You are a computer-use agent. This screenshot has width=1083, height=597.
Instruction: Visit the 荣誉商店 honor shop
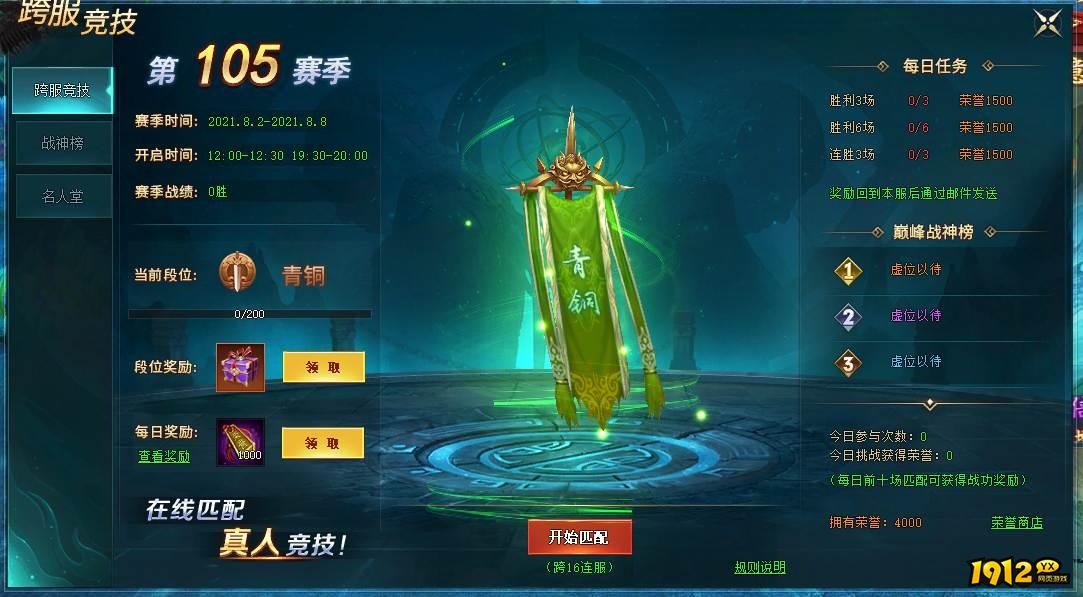coord(1017,522)
